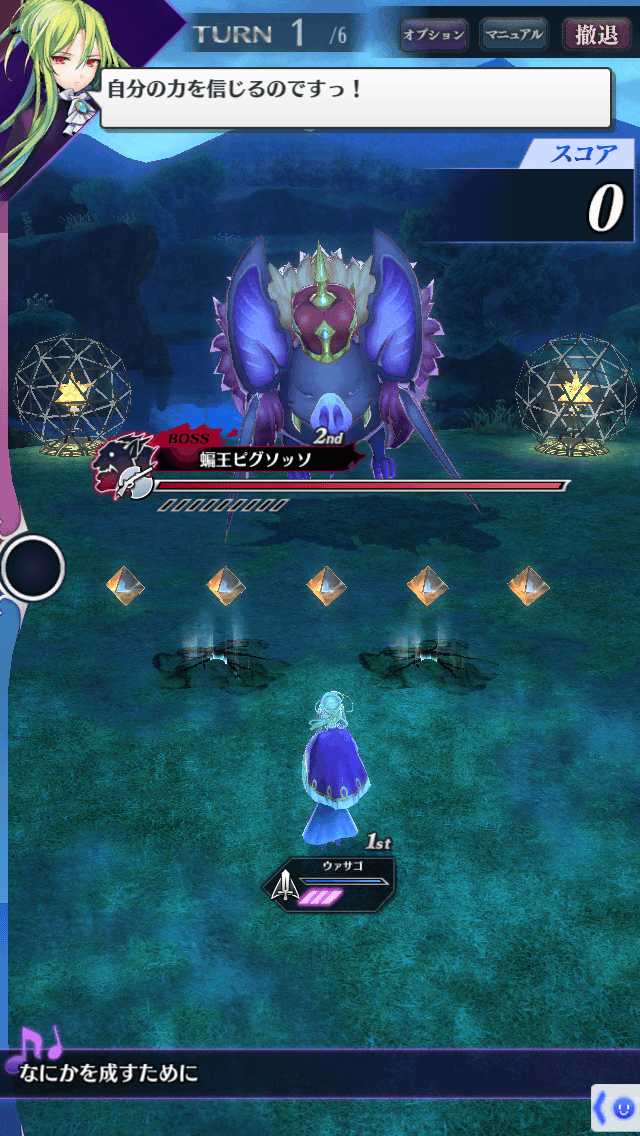The image size is (640, 1136).
Task: Expand the blue smiley overlay tab
Action: [x=616, y=1108]
